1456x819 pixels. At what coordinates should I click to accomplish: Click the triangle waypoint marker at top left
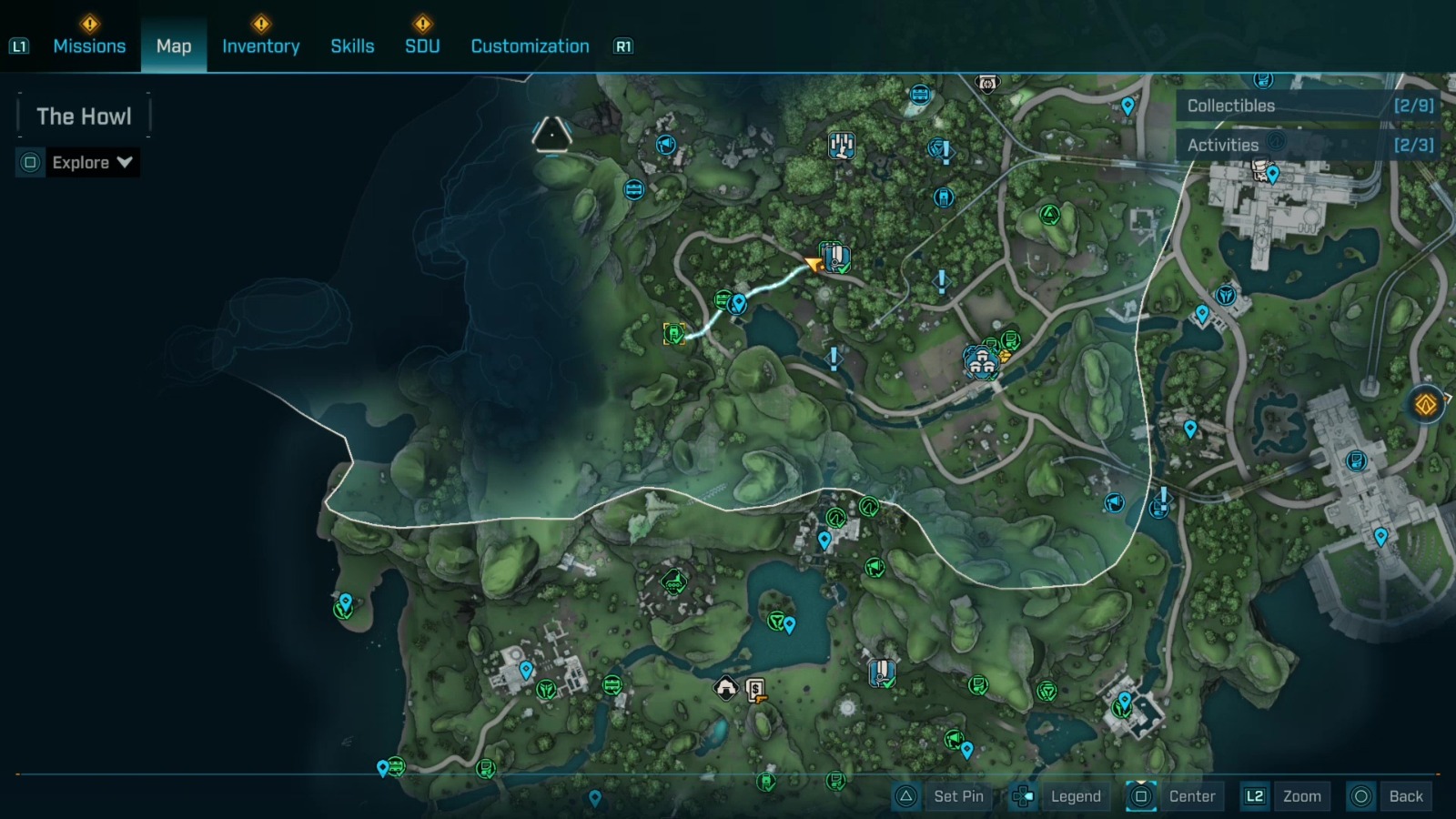click(551, 135)
